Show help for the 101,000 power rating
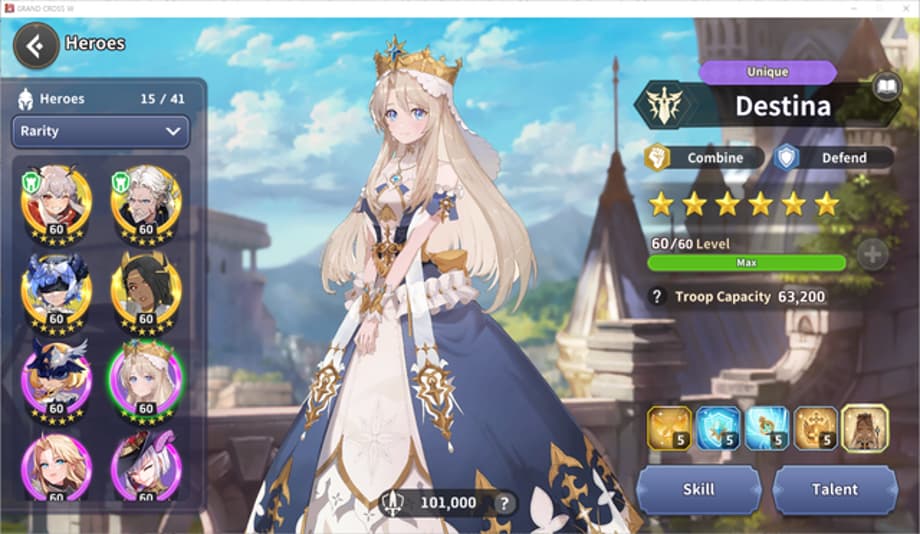Image resolution: width=920 pixels, height=534 pixels. click(505, 503)
